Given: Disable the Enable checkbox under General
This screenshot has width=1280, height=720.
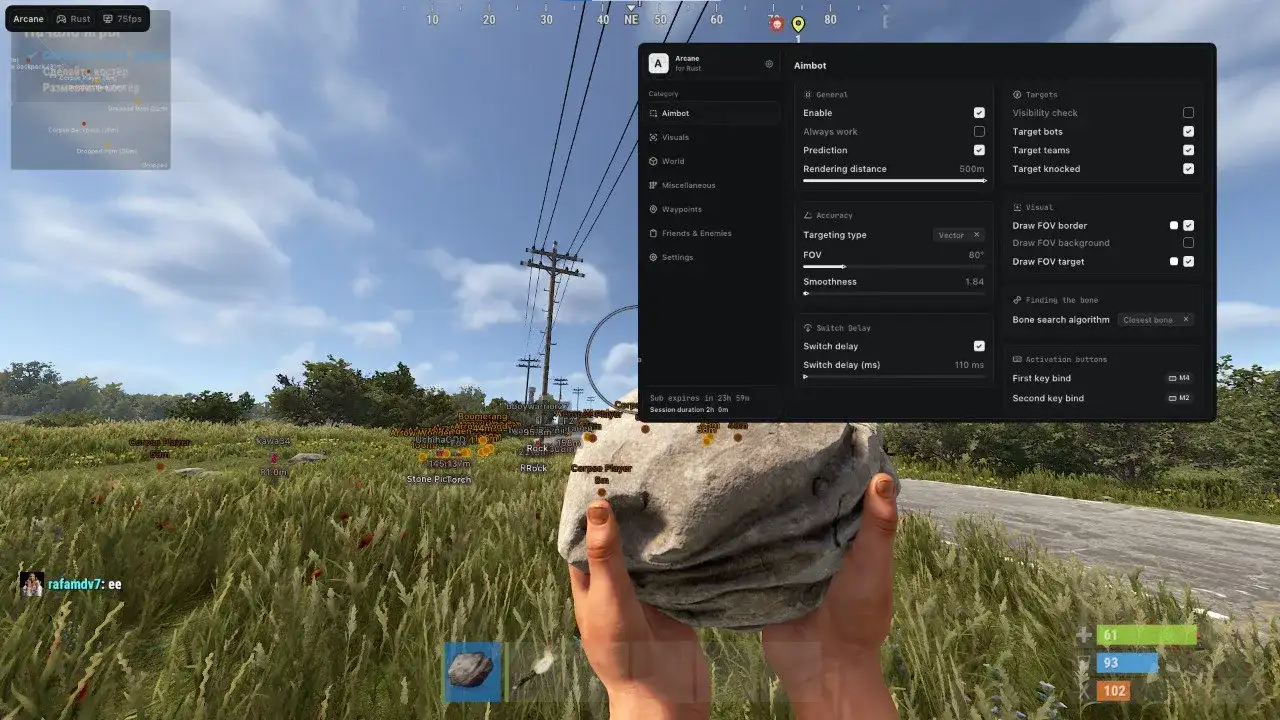Looking at the screenshot, I should 977,112.
